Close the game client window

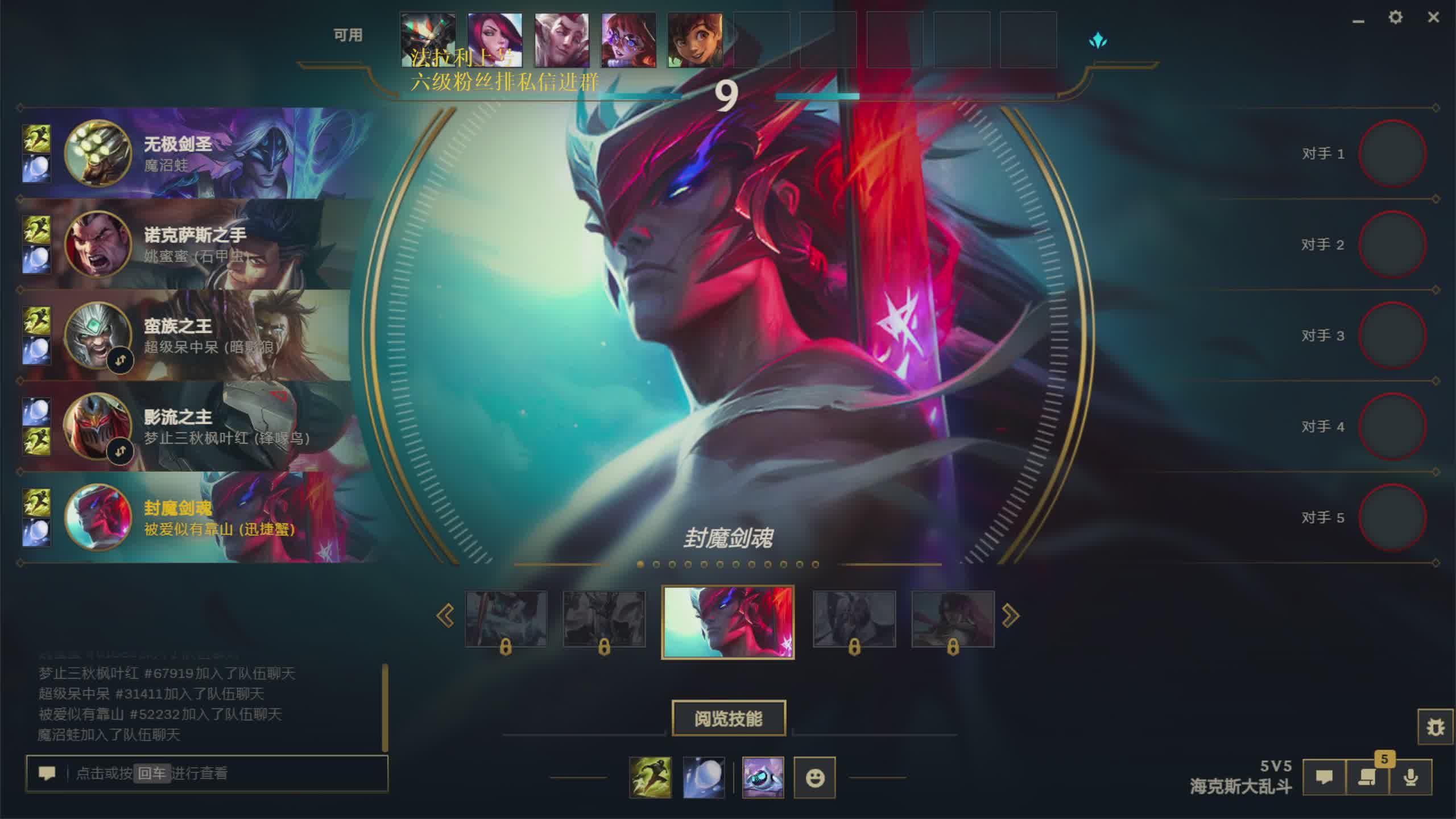(x=1433, y=18)
